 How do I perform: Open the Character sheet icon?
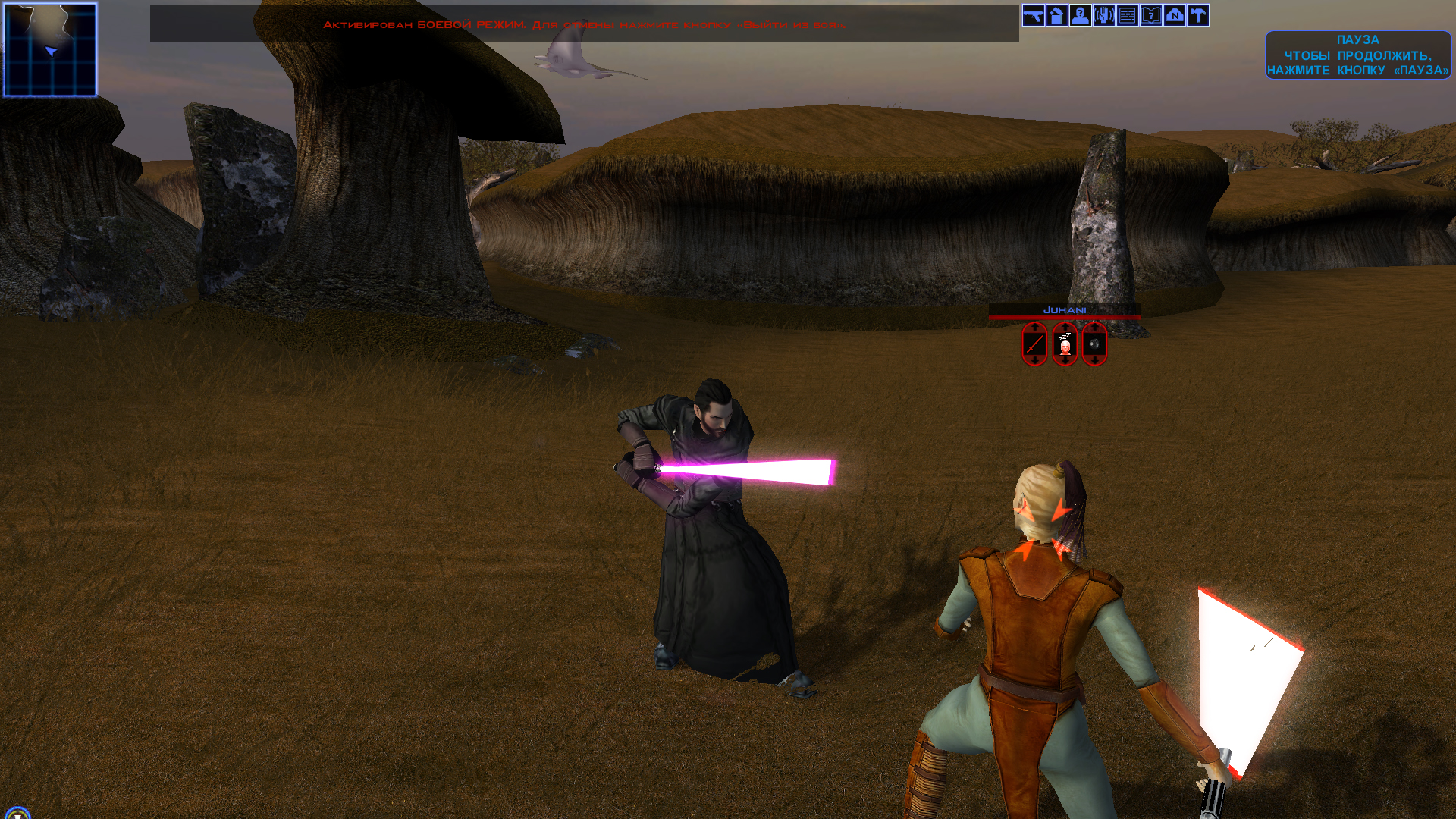point(1080,15)
